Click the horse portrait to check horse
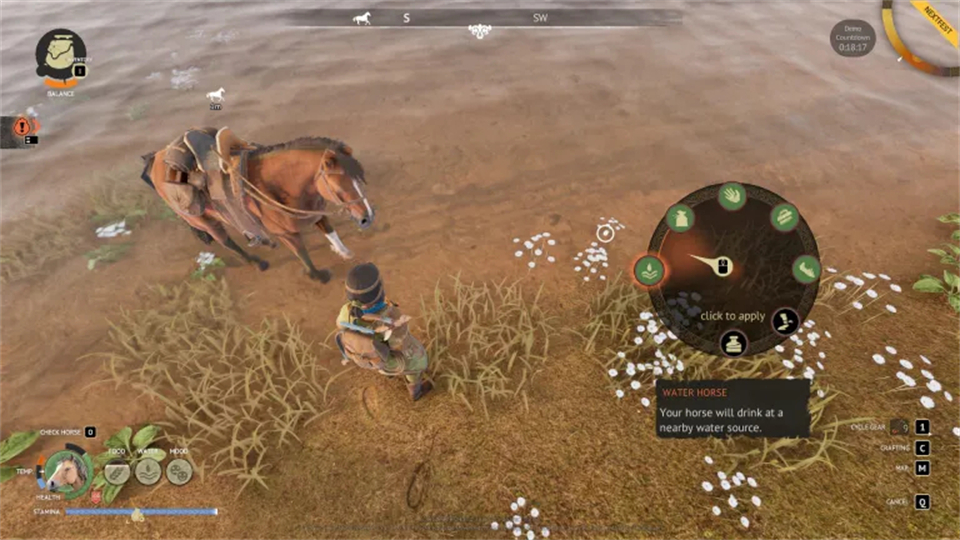Viewport: 960px width, 540px height. (68, 470)
